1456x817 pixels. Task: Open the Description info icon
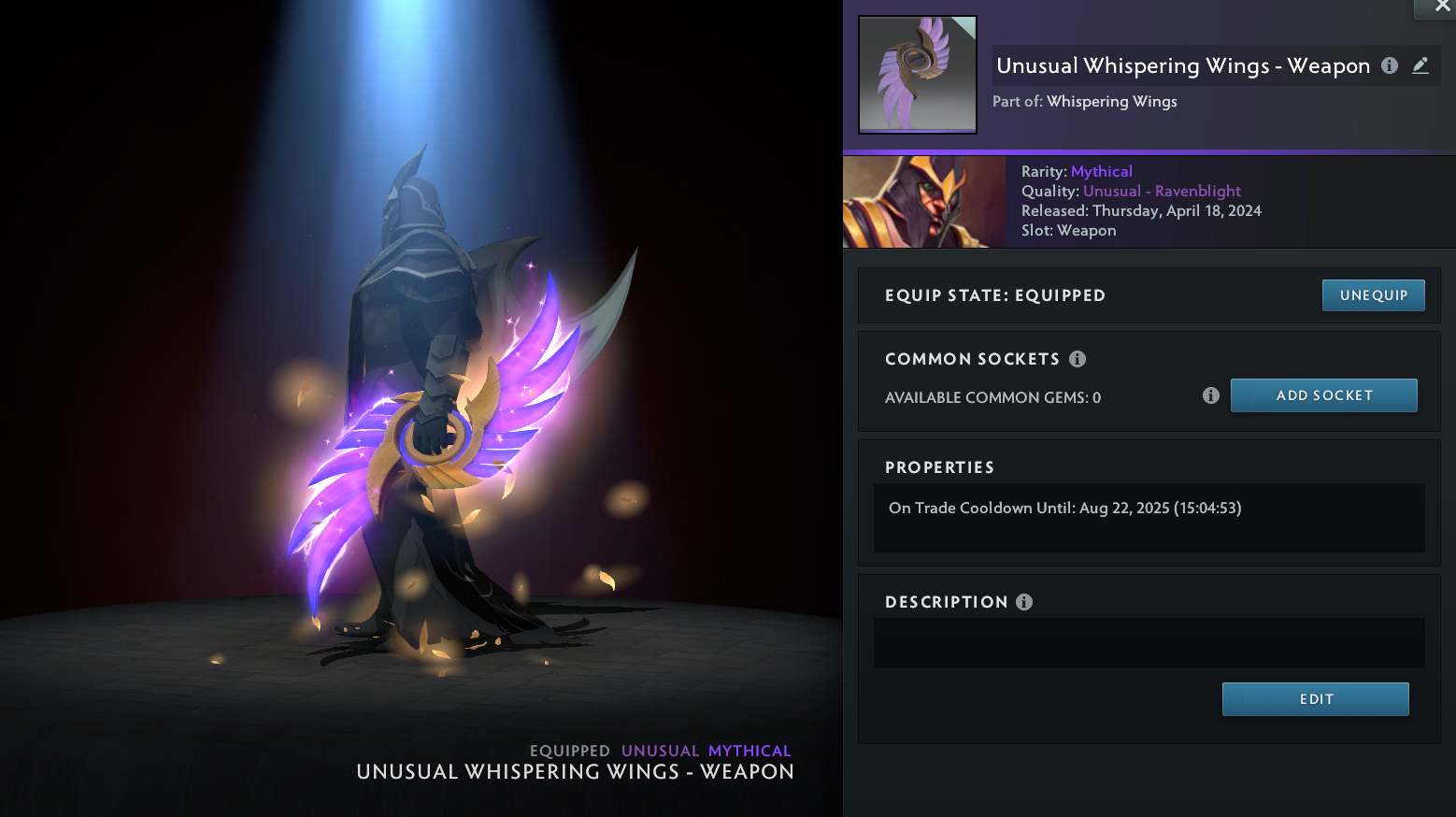click(x=1024, y=602)
